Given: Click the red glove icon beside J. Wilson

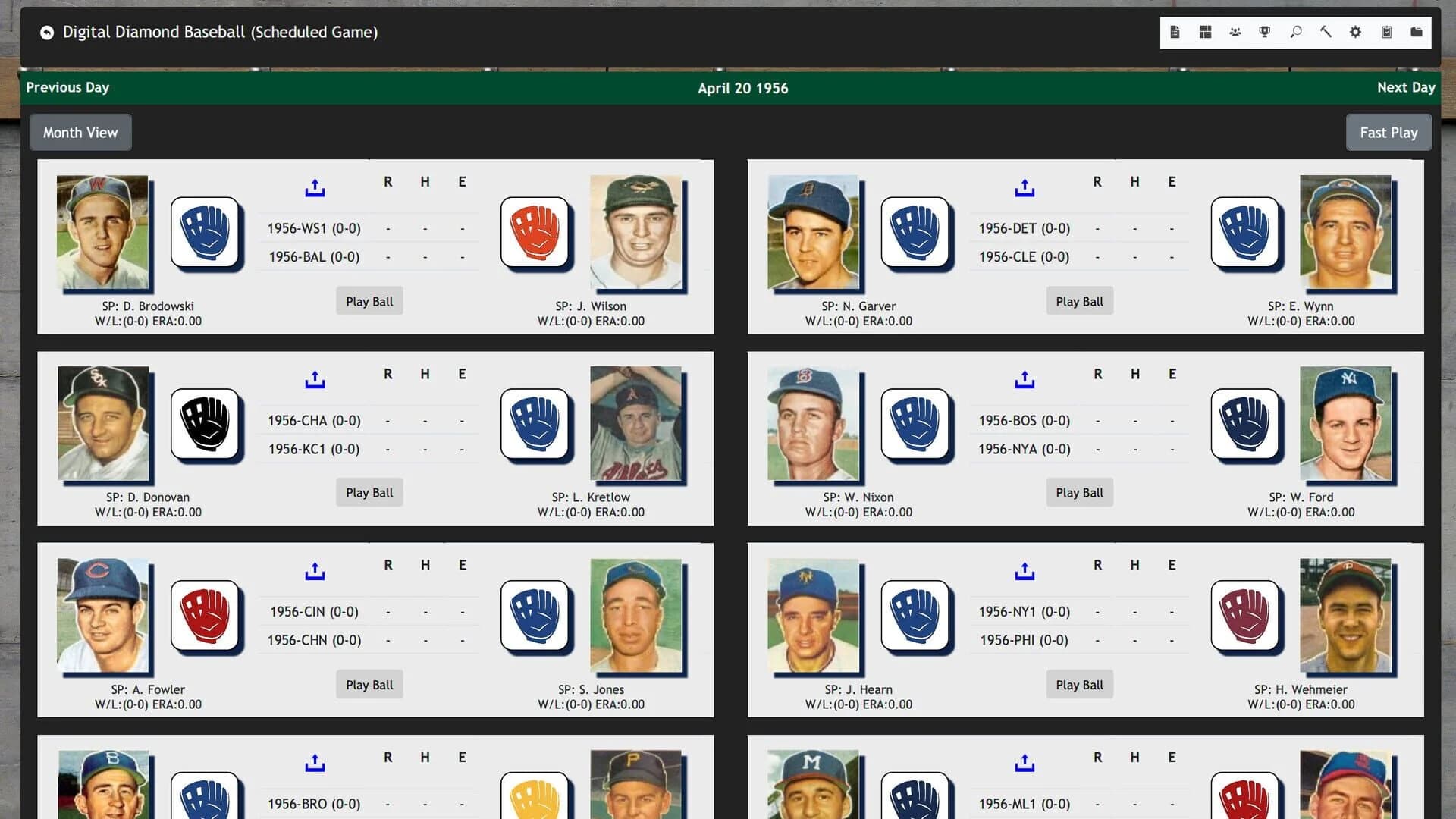Looking at the screenshot, I should (x=537, y=233).
